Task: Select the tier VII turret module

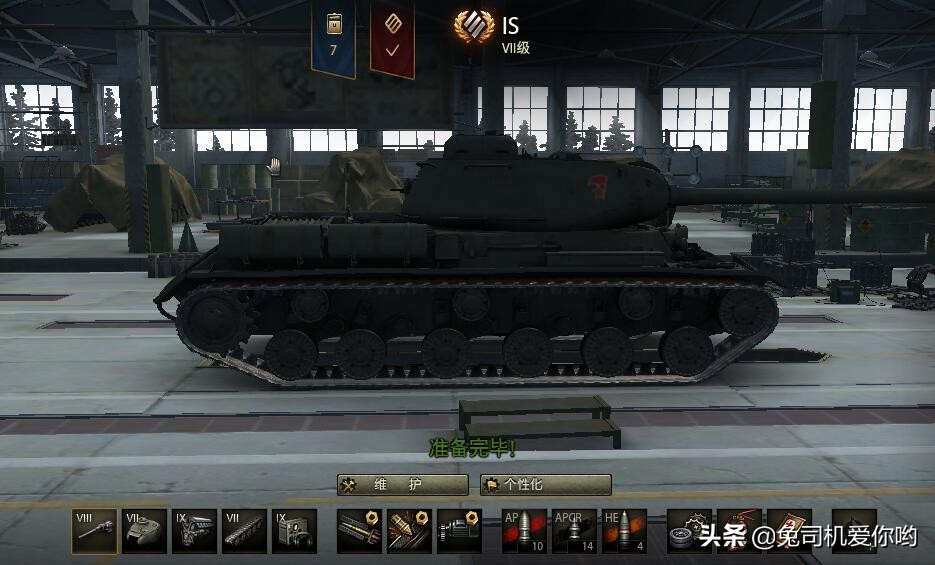Action: (144, 531)
